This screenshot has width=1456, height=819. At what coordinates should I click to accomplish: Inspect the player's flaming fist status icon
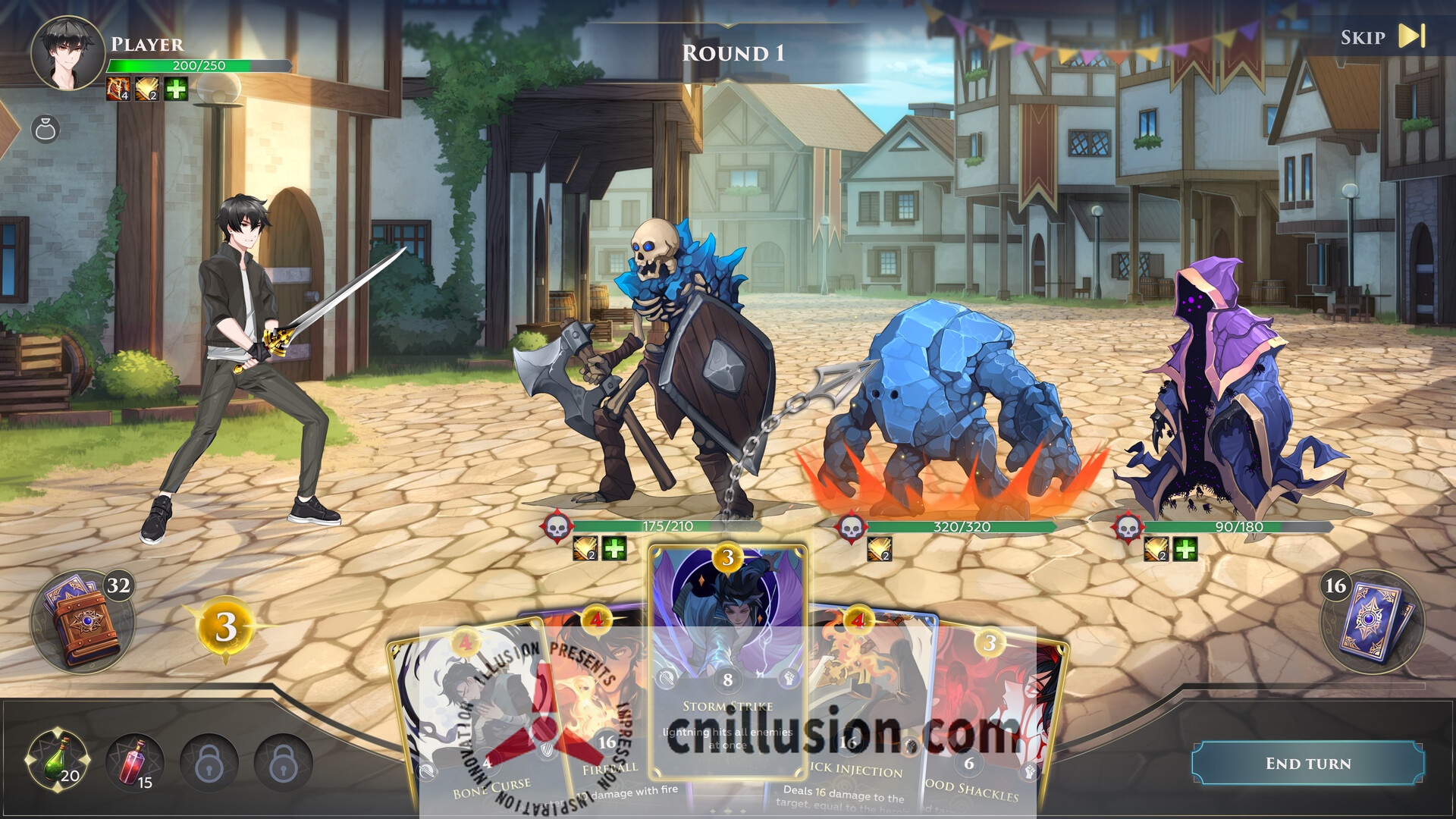point(118,89)
